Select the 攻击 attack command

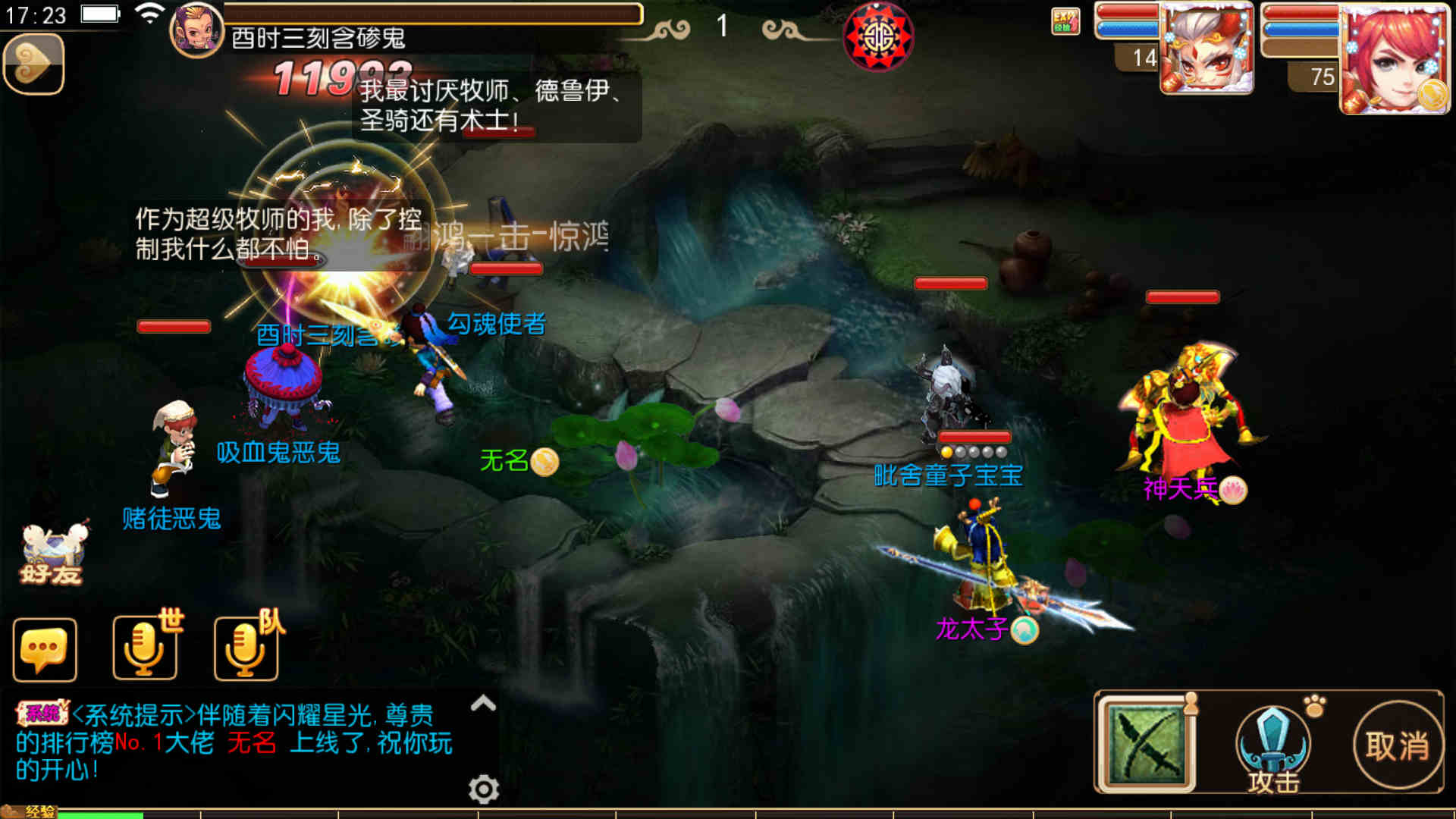[1273, 747]
